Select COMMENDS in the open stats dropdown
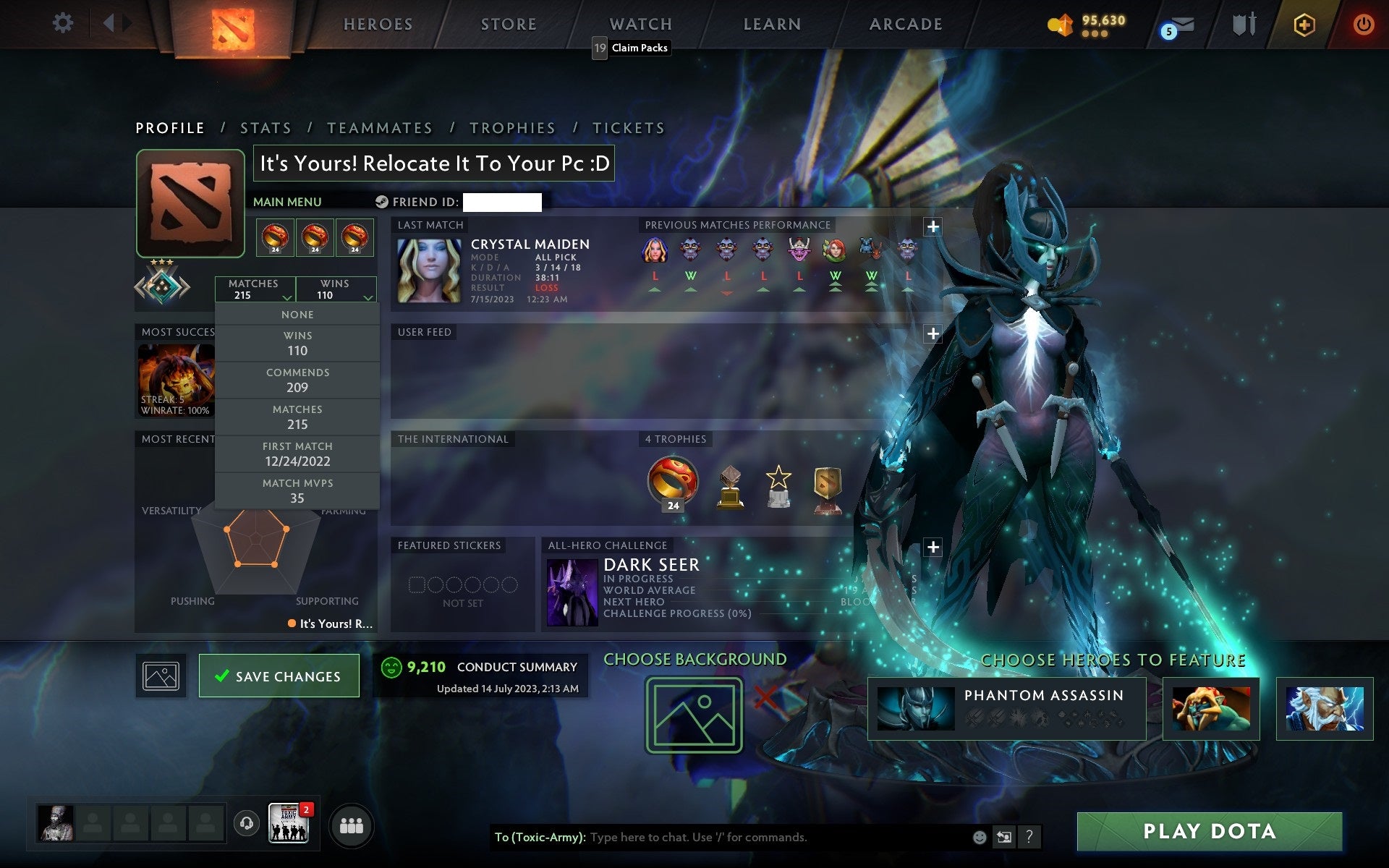1389x868 pixels. [x=298, y=380]
